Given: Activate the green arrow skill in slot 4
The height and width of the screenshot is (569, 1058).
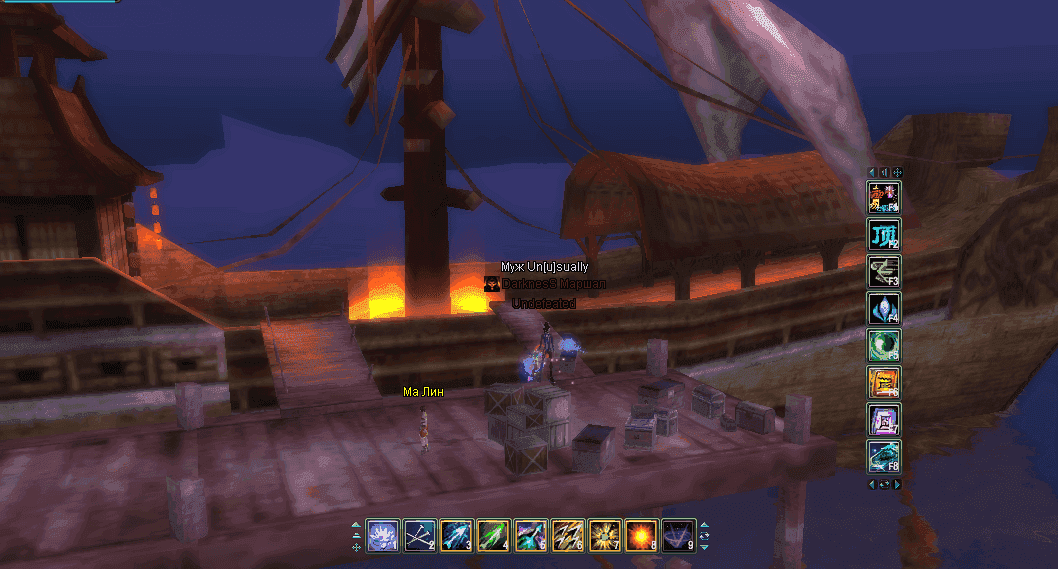Looking at the screenshot, I should [x=493, y=536].
